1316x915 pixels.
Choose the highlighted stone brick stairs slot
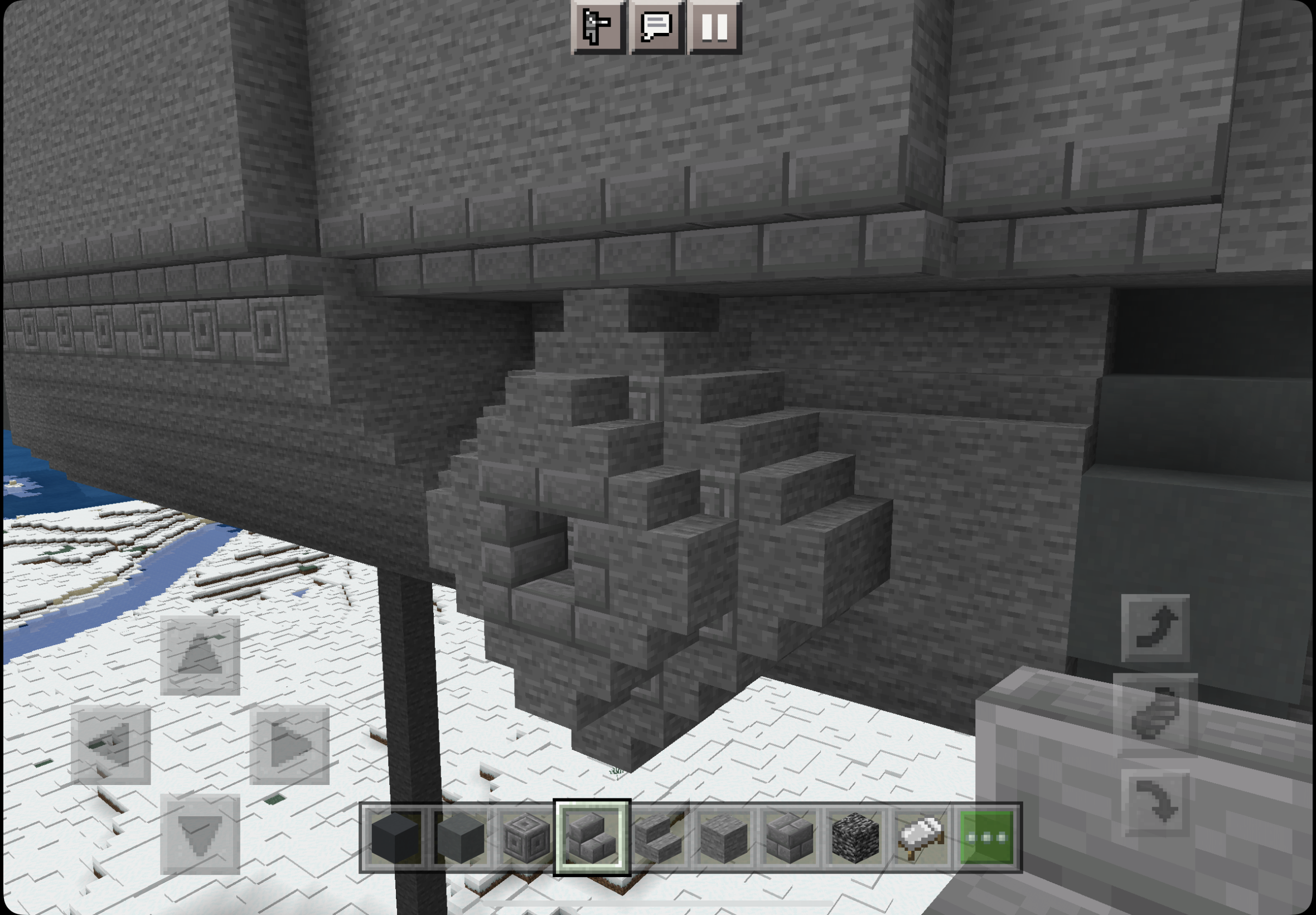592,837
